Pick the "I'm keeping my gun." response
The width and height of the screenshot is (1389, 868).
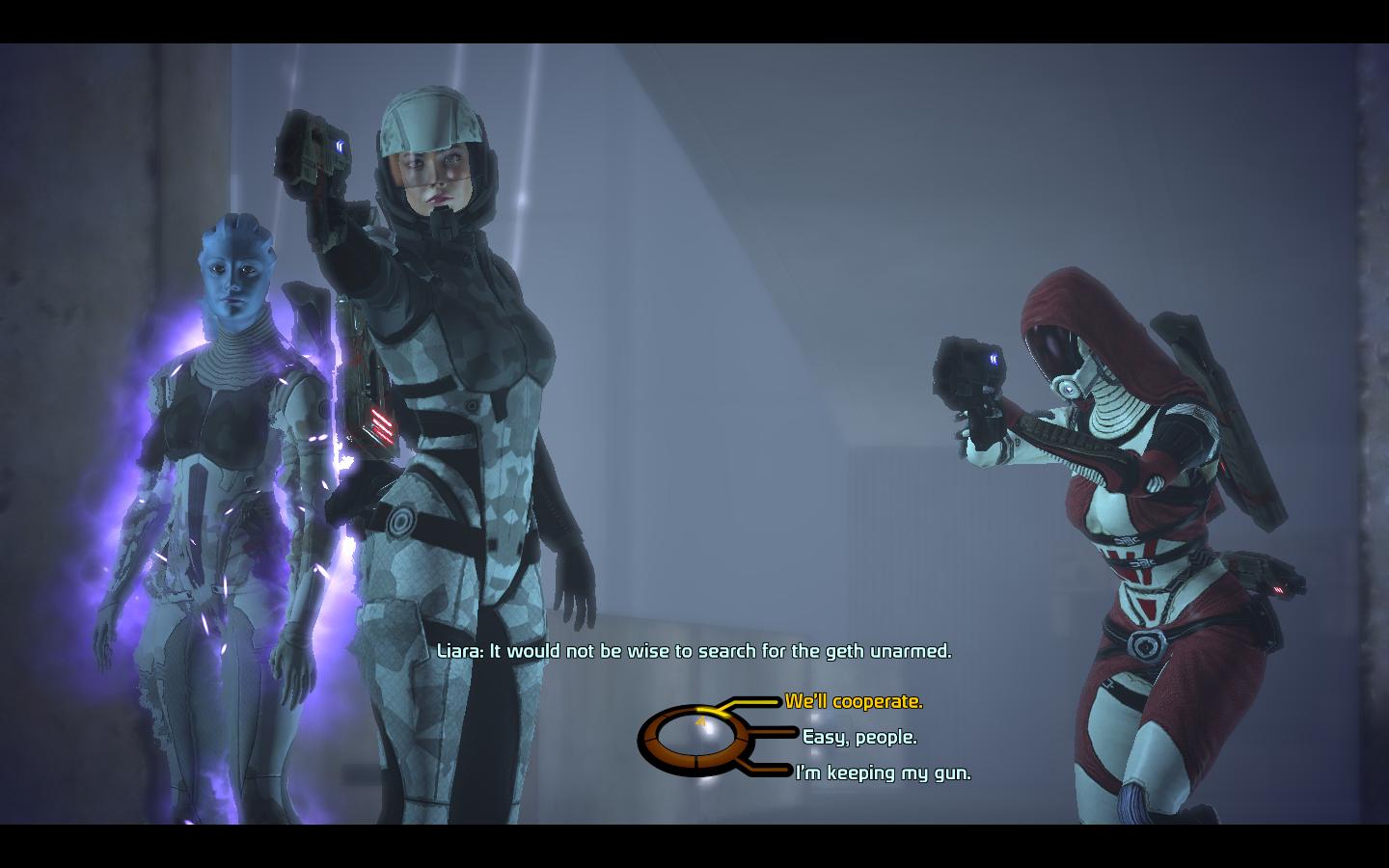[x=883, y=773]
